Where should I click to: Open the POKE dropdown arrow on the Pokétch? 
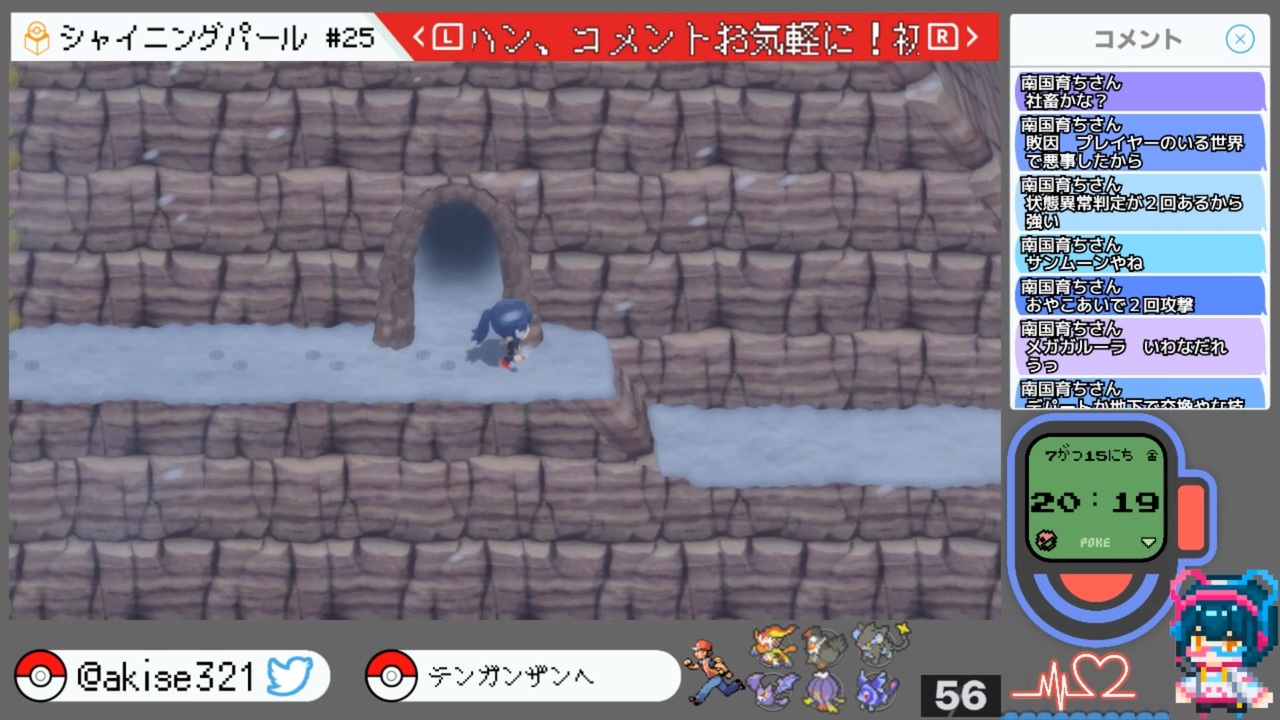[1146, 543]
